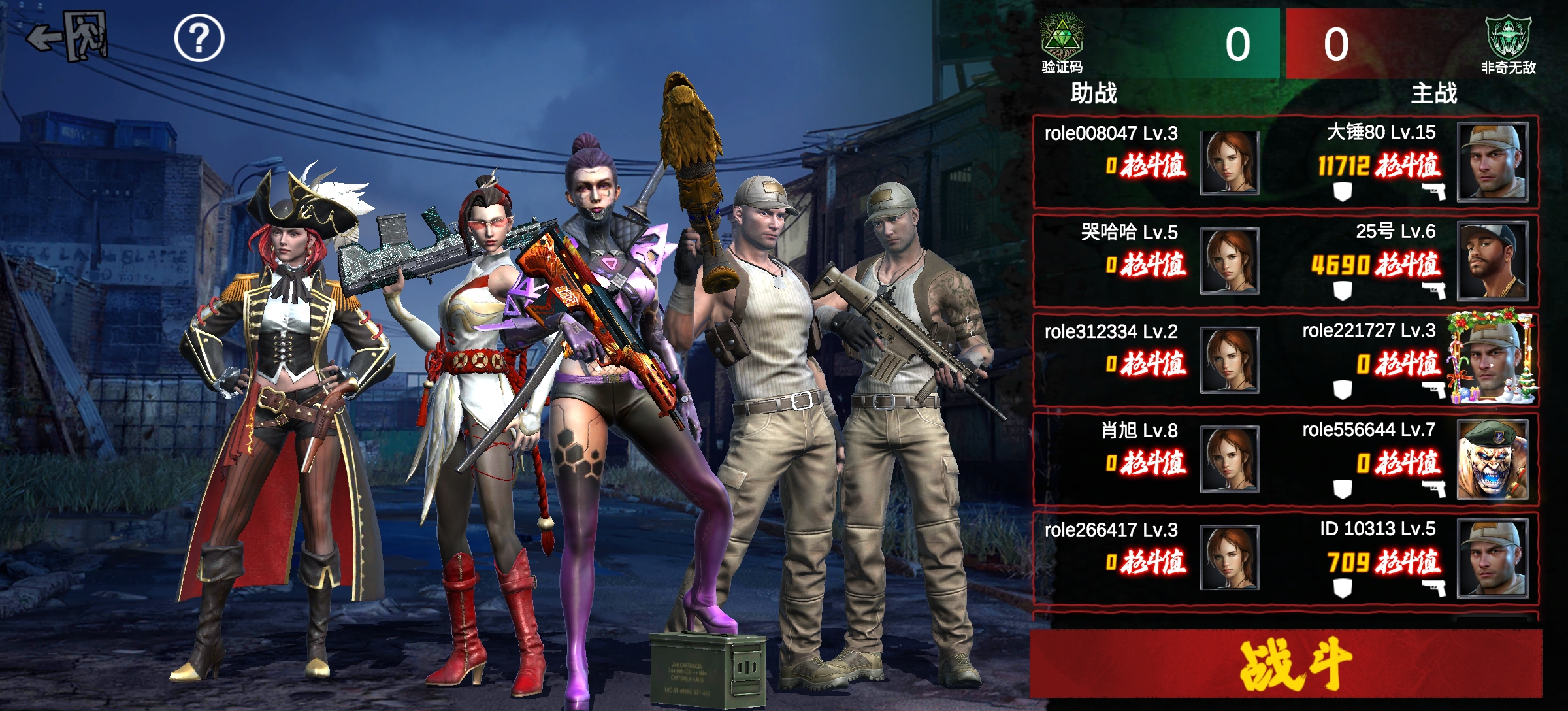
Task: Click the exit door back icon
Action: [x=68, y=37]
